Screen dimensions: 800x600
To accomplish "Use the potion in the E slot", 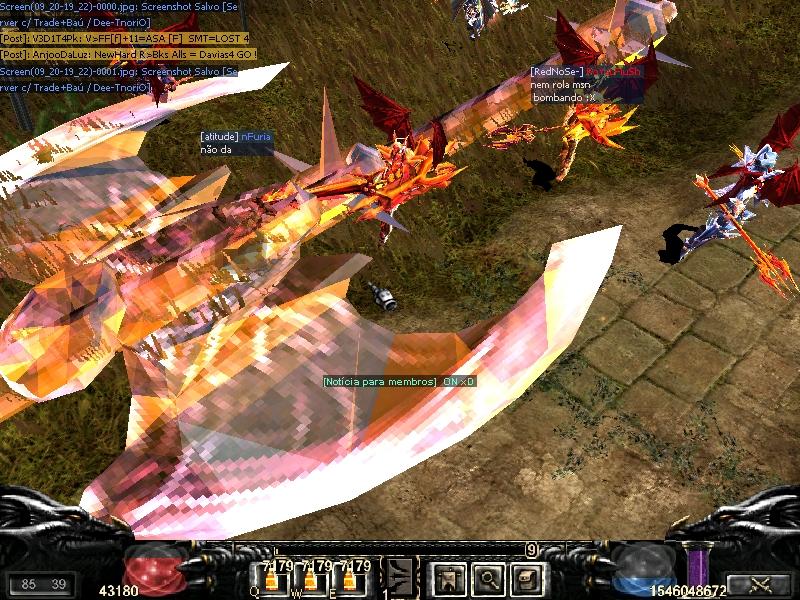I will tap(350, 579).
